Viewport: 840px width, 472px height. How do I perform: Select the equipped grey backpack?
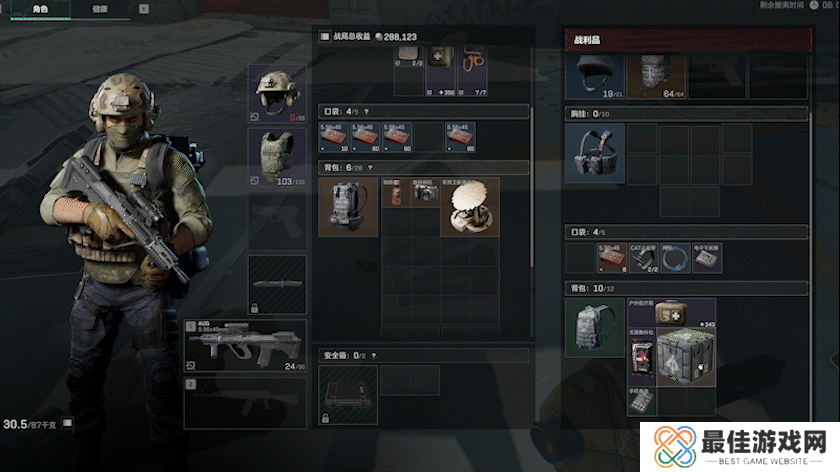pyautogui.click(x=348, y=207)
